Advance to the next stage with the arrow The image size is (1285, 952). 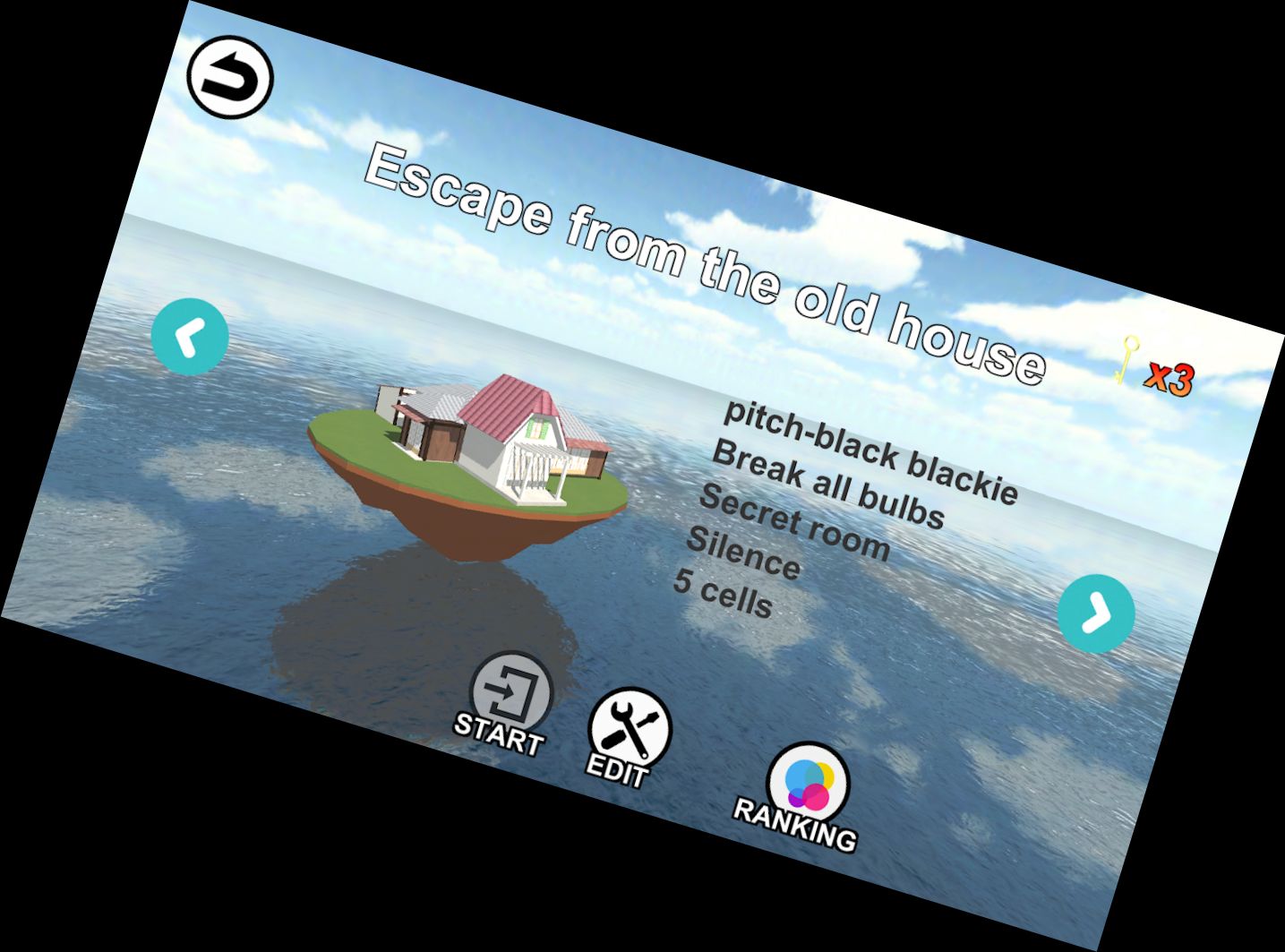[x=1096, y=613]
